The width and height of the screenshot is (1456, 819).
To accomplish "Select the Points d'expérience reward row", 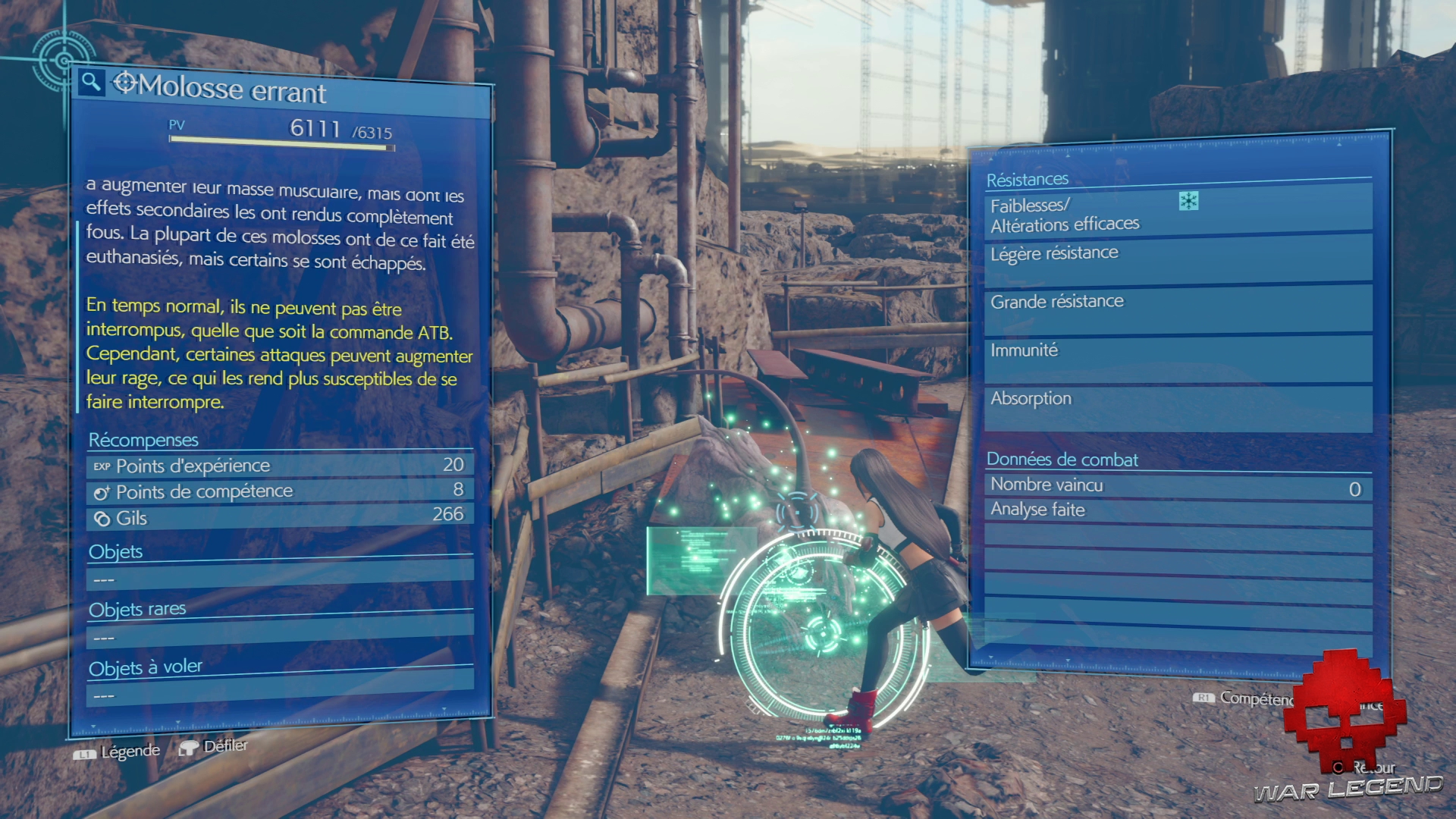I will pyautogui.click(x=279, y=465).
